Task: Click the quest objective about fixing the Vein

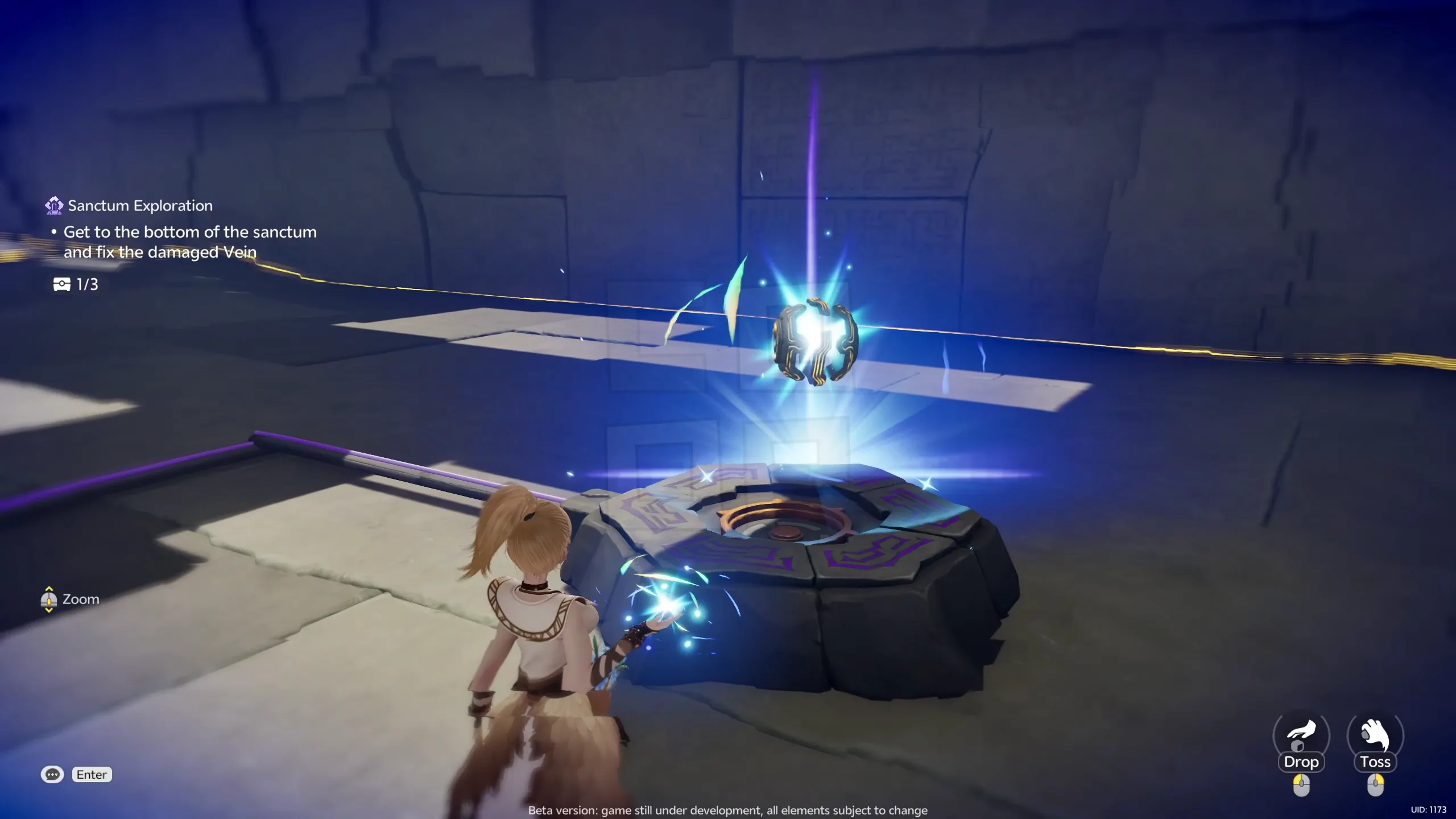Action: tap(190, 242)
